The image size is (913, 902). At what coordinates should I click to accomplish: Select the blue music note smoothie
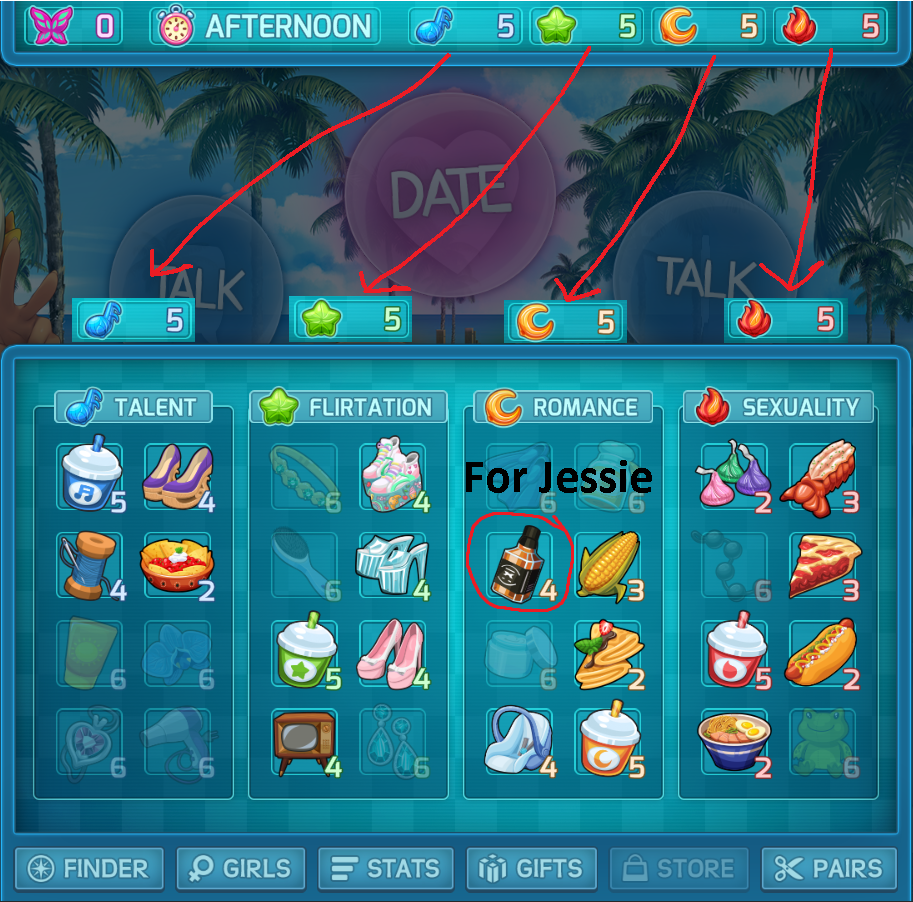89,477
